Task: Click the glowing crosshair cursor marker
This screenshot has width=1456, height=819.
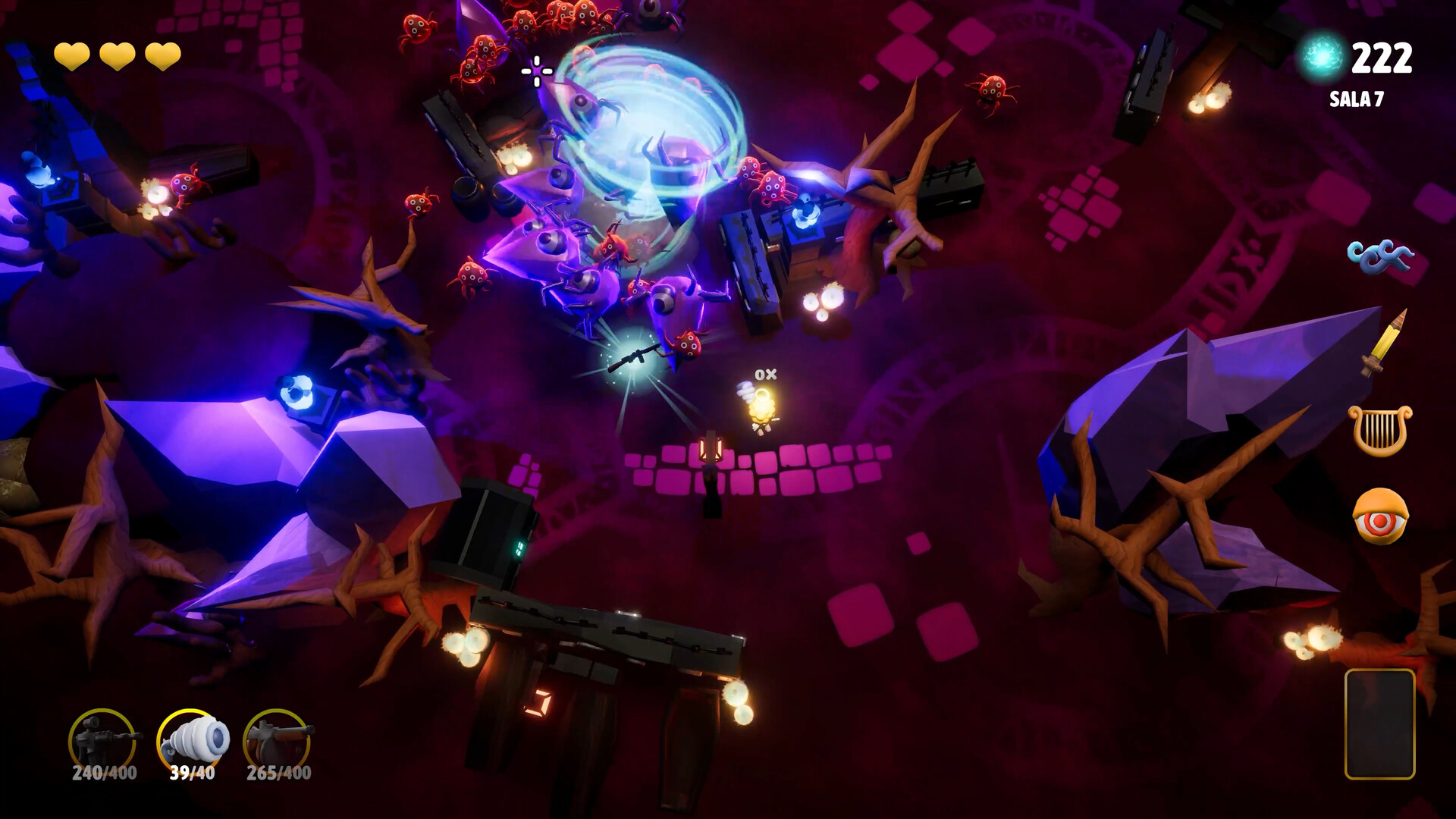Action: pos(535,71)
